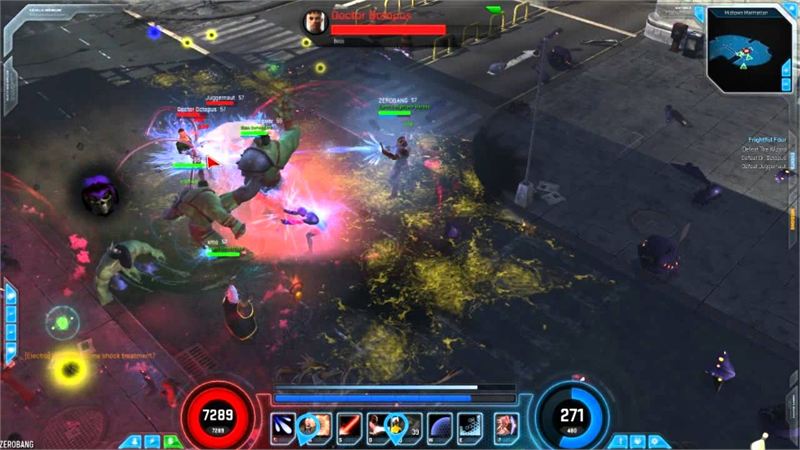
Task: Activate the blue dome shield ability
Action: [x=441, y=427]
